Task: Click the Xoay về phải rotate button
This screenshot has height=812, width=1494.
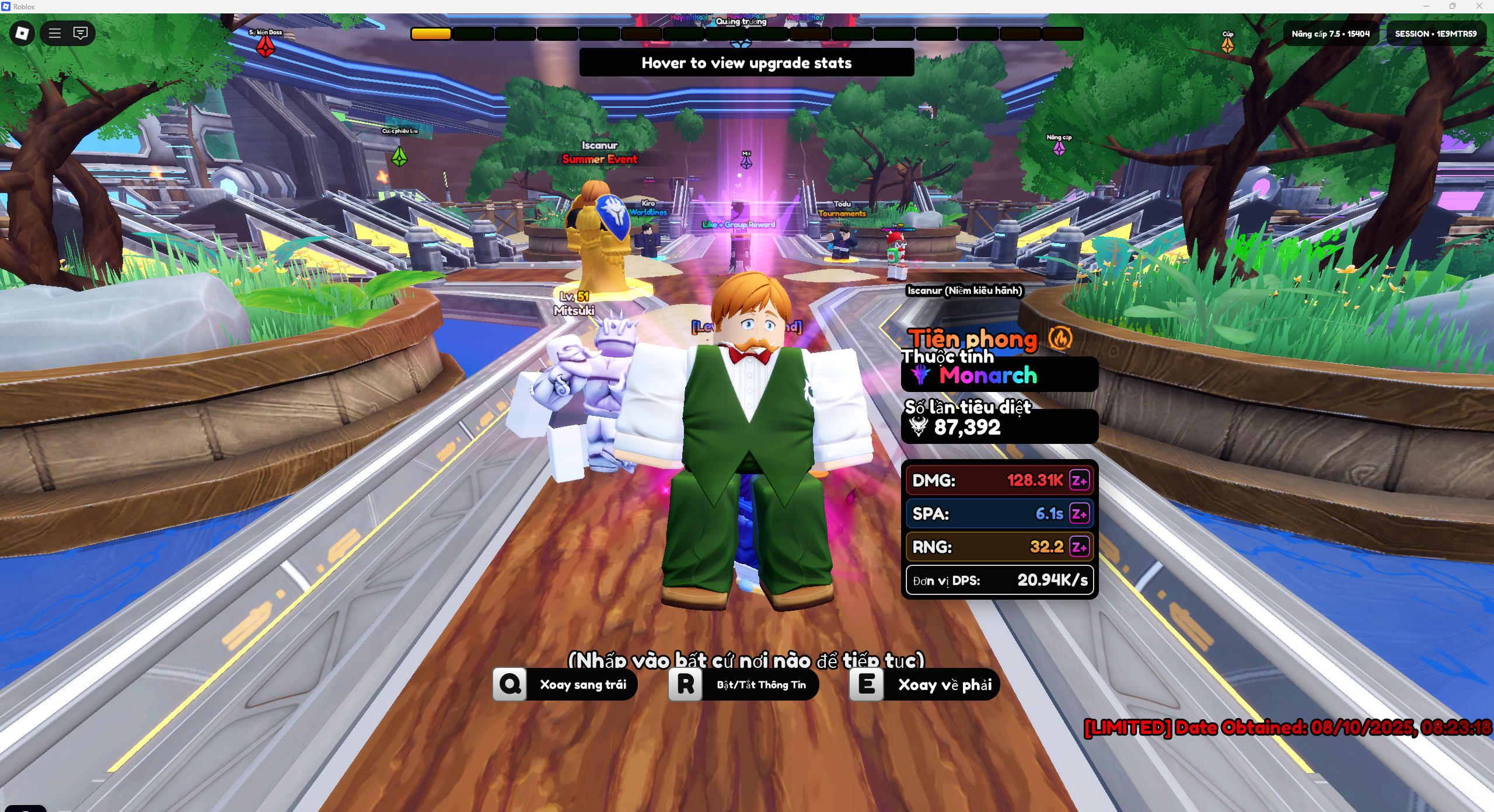Action: (x=924, y=684)
